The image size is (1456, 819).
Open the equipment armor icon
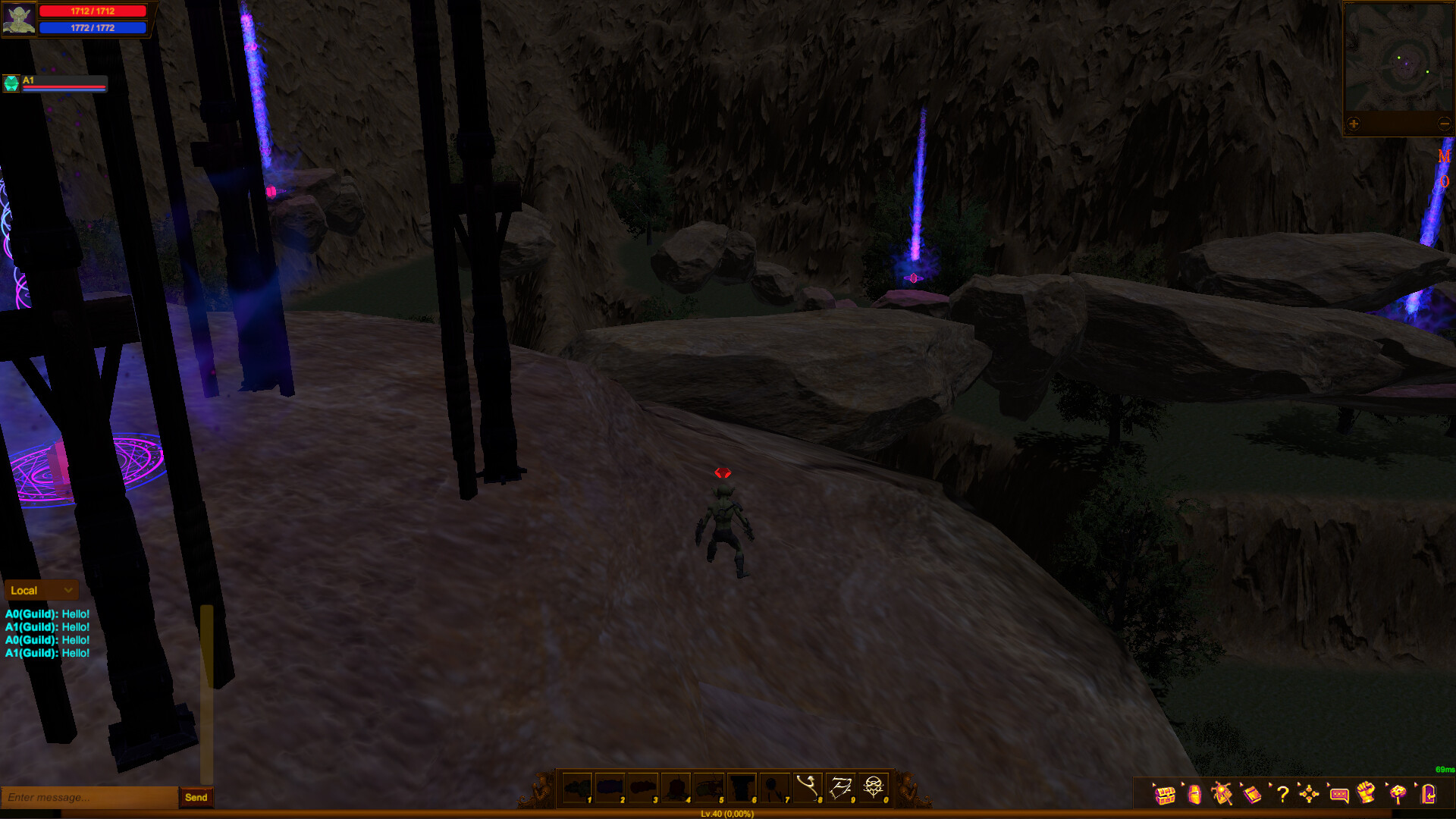(x=1194, y=795)
